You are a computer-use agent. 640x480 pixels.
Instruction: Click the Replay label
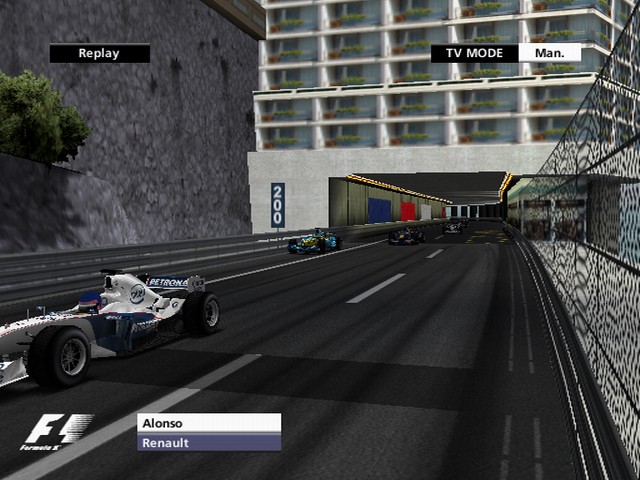pyautogui.click(x=99, y=54)
